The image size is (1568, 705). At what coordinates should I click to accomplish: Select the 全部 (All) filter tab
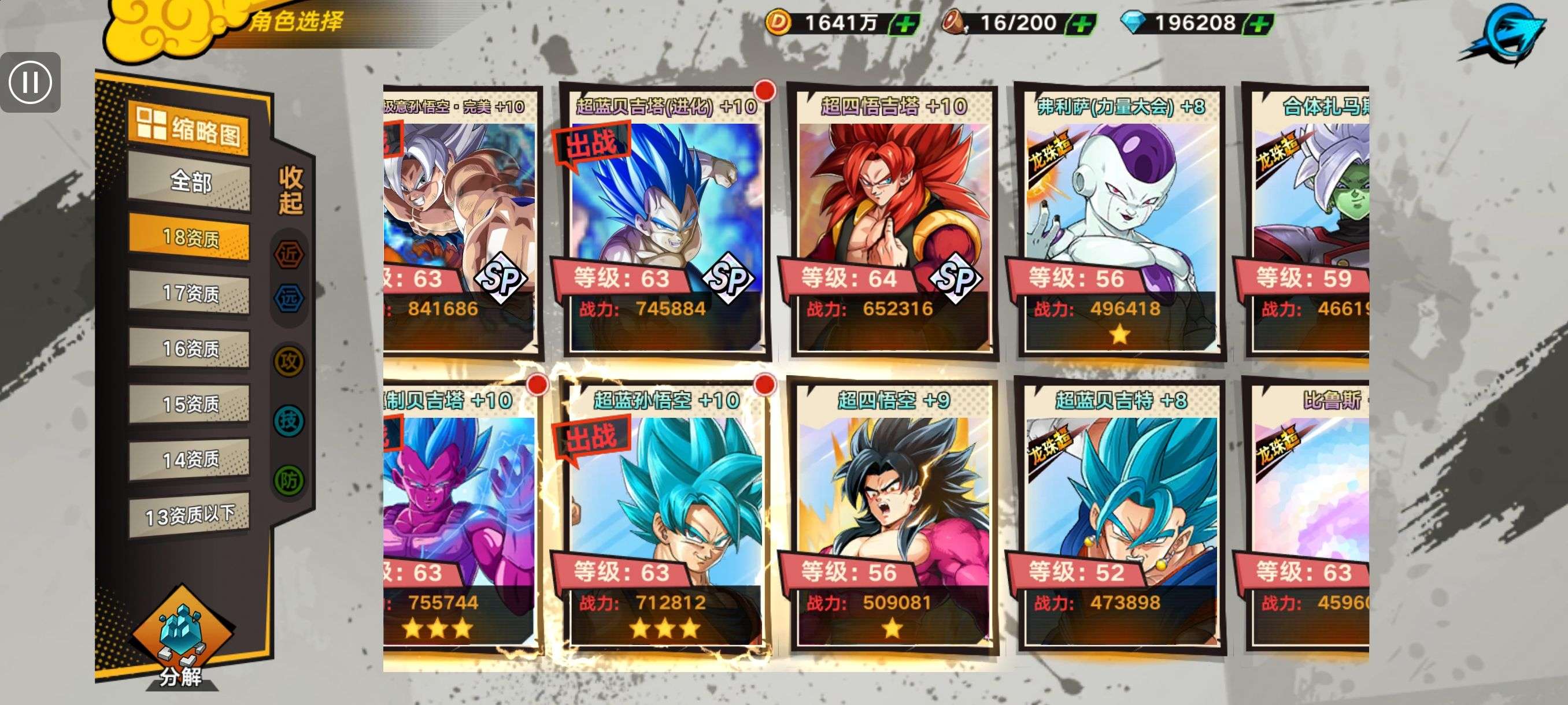click(x=190, y=181)
